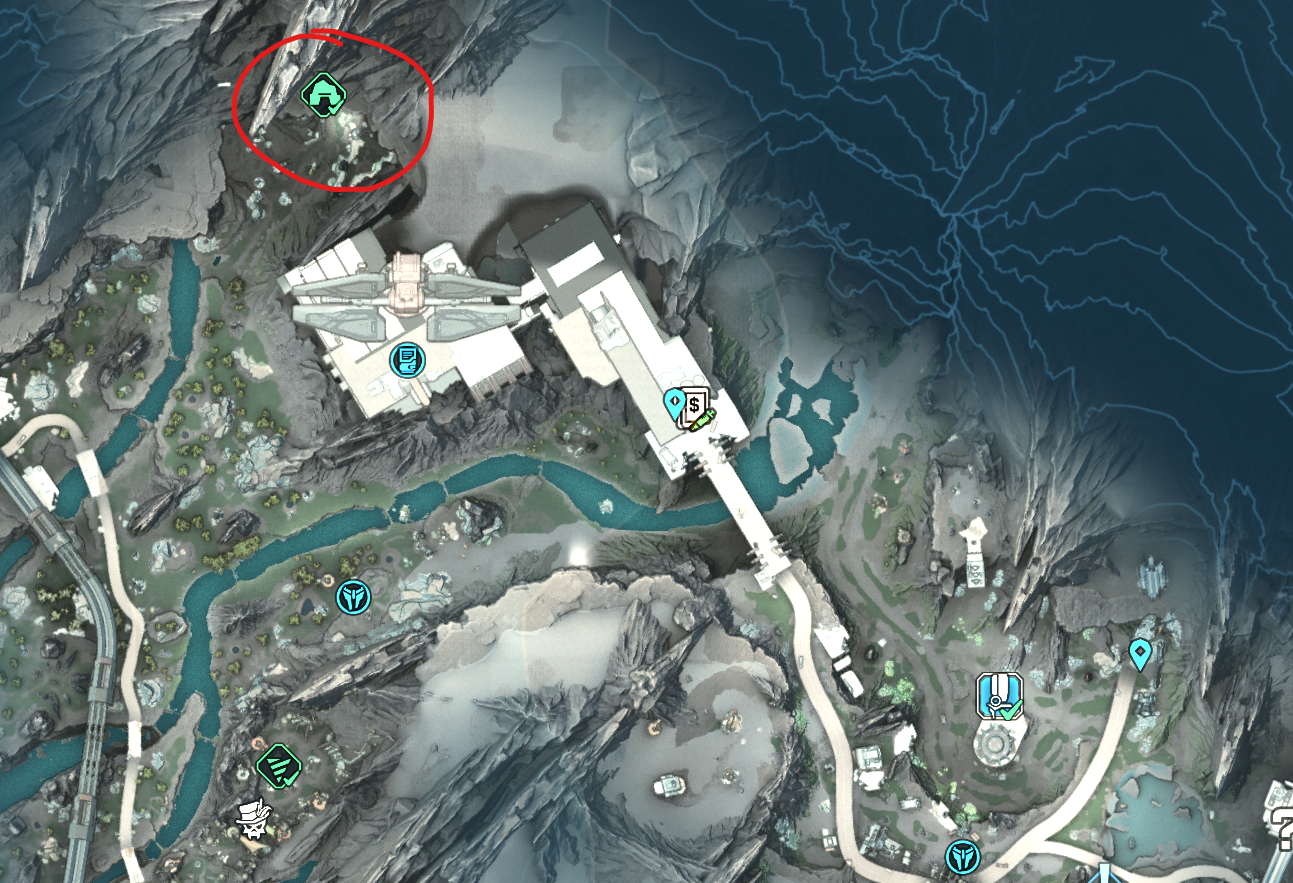Click the blue circular terminal screen marker

[406, 359]
